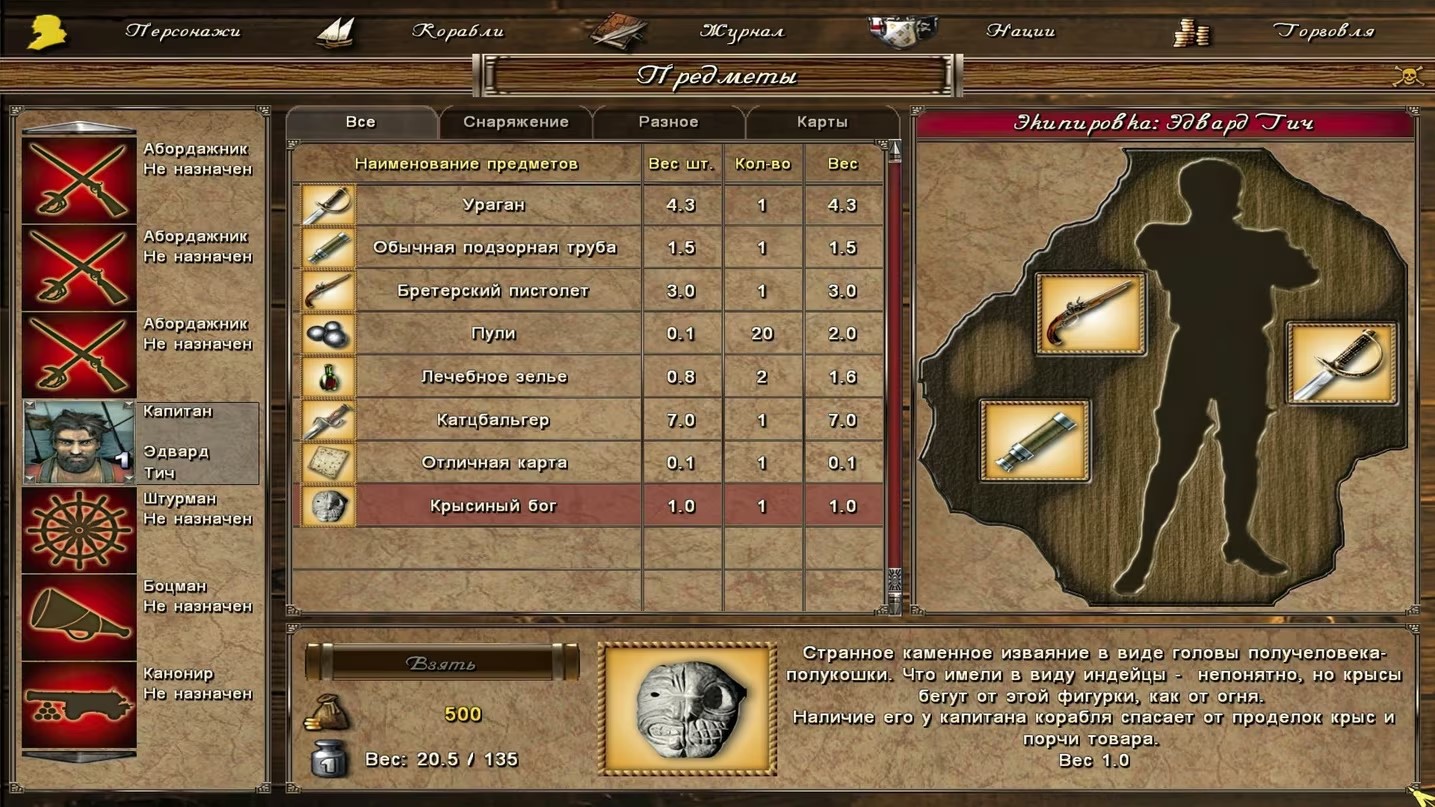Image resolution: width=1435 pixels, height=807 pixels.
Task: Switch to the Карты tab
Action: tap(822, 122)
